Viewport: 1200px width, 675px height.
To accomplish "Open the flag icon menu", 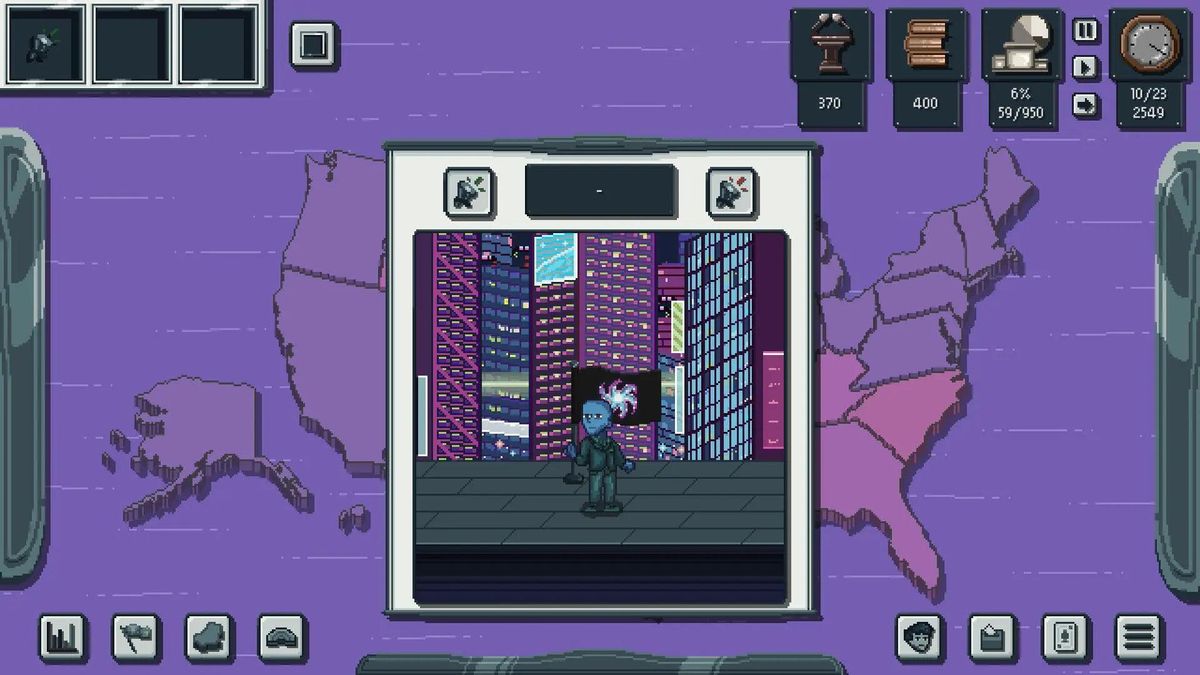I will tap(136, 636).
